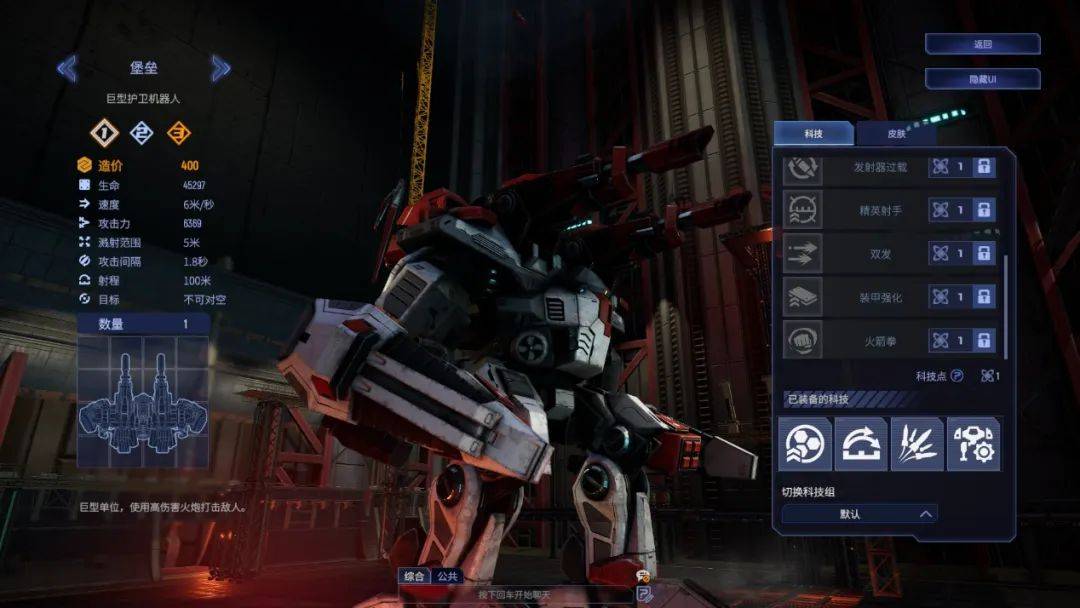This screenshot has height=608, width=1080.
Task: Select the equipped multi-missile tech icon
Action: pos(917,444)
